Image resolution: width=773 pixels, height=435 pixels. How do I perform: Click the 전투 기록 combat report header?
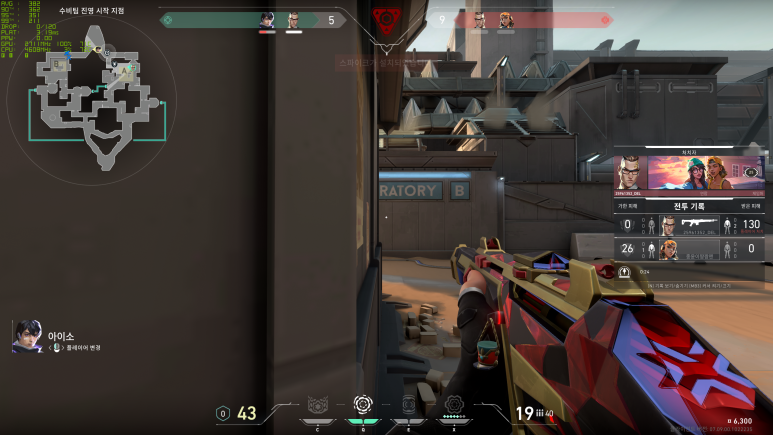(690, 205)
